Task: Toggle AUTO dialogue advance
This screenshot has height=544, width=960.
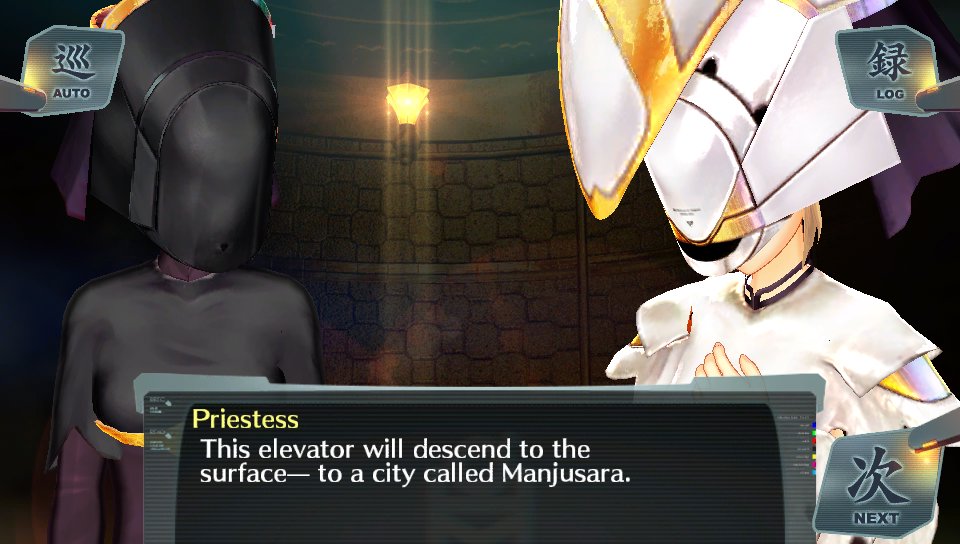Action: coord(71,70)
